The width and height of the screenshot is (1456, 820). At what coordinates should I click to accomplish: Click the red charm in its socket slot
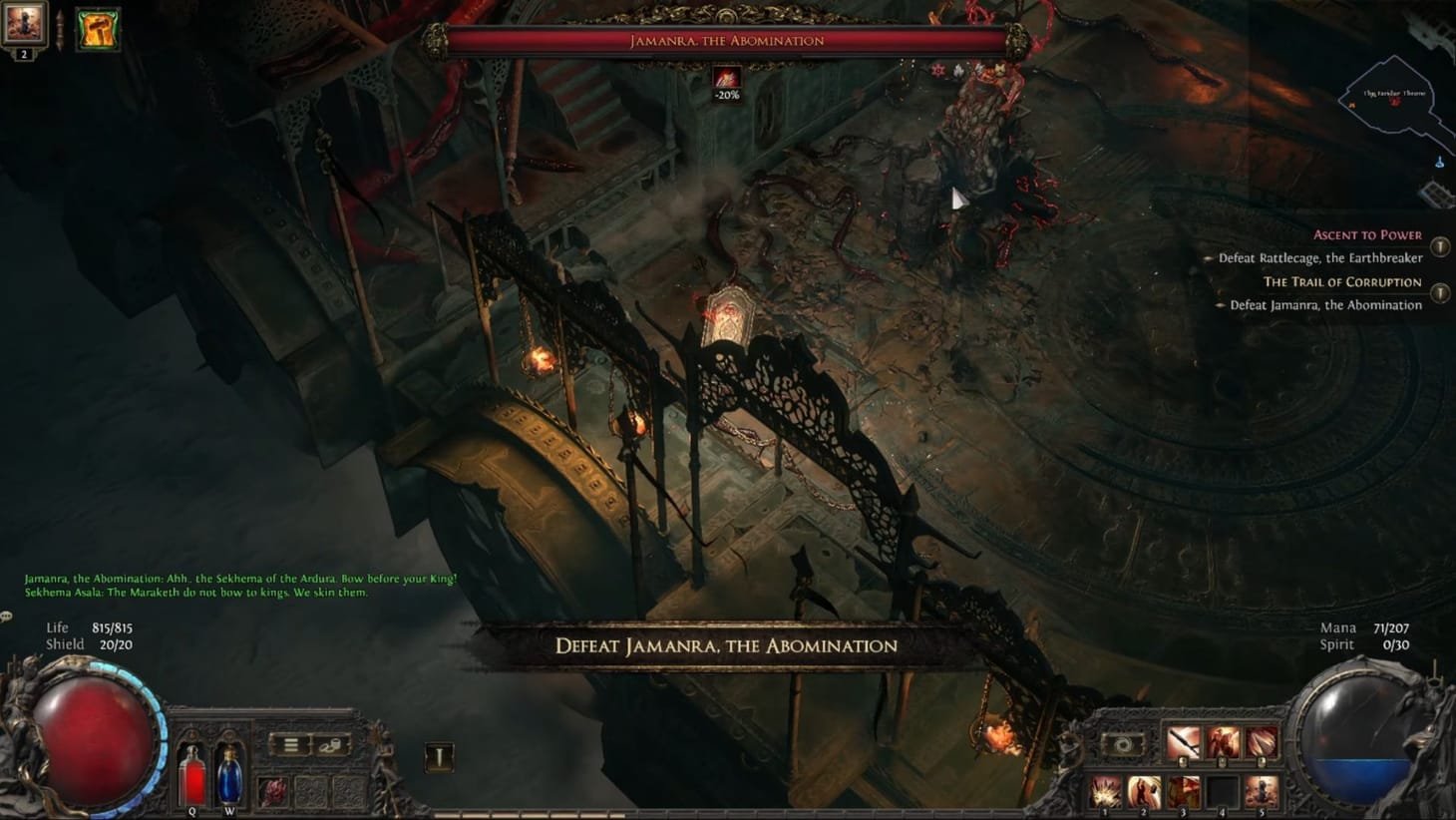[273, 791]
